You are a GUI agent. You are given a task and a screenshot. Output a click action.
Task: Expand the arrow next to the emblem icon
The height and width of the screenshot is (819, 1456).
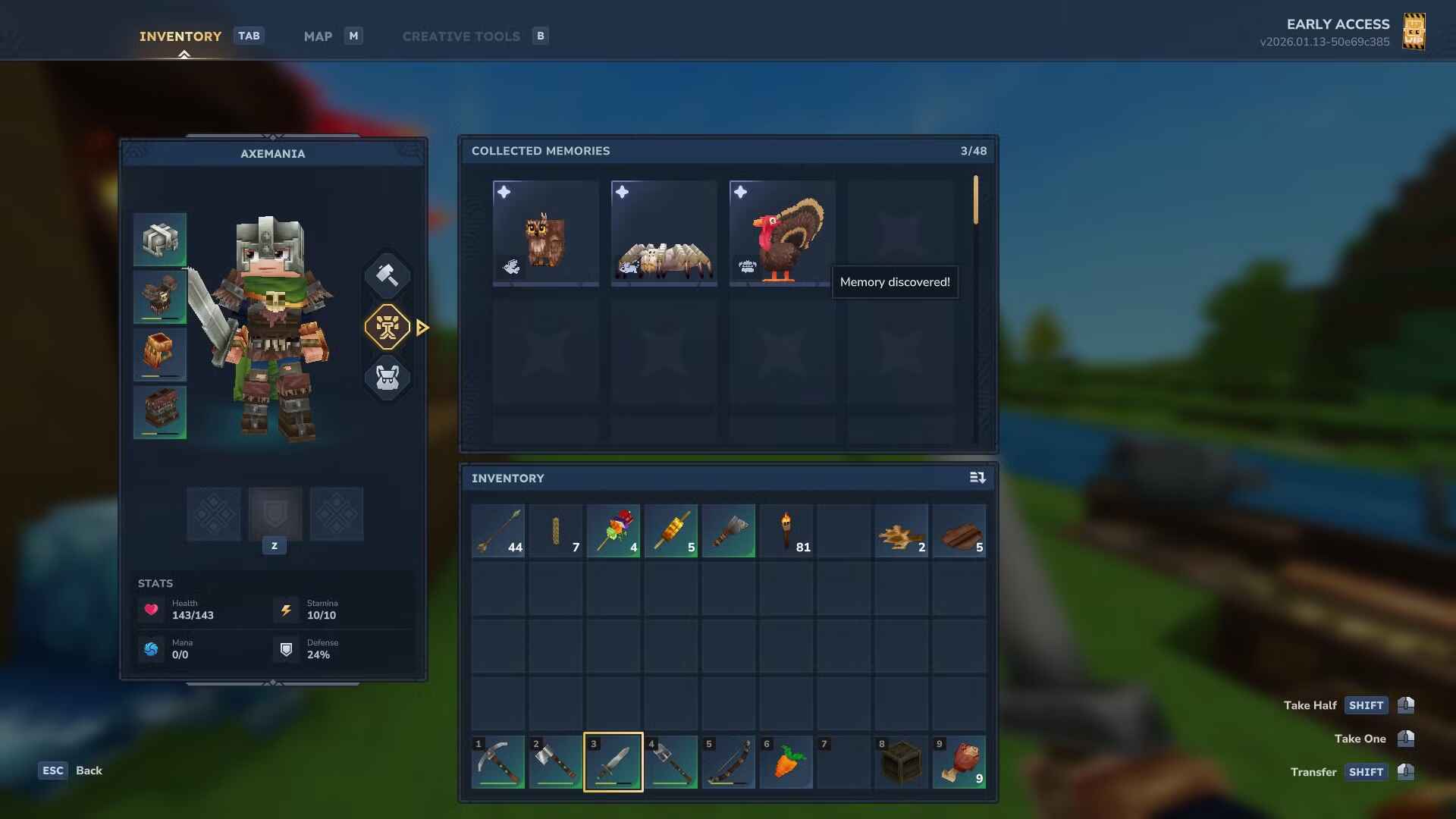pos(422,326)
